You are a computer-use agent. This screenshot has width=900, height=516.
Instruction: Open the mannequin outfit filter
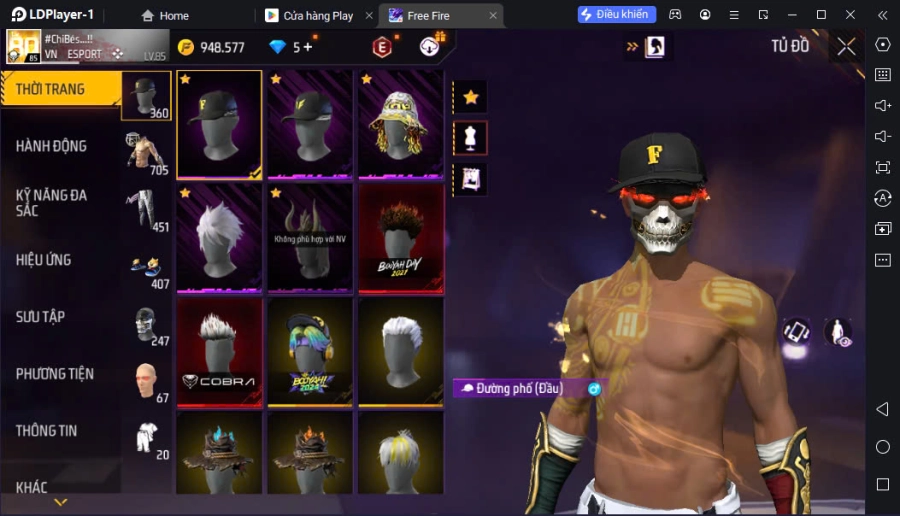click(x=470, y=138)
